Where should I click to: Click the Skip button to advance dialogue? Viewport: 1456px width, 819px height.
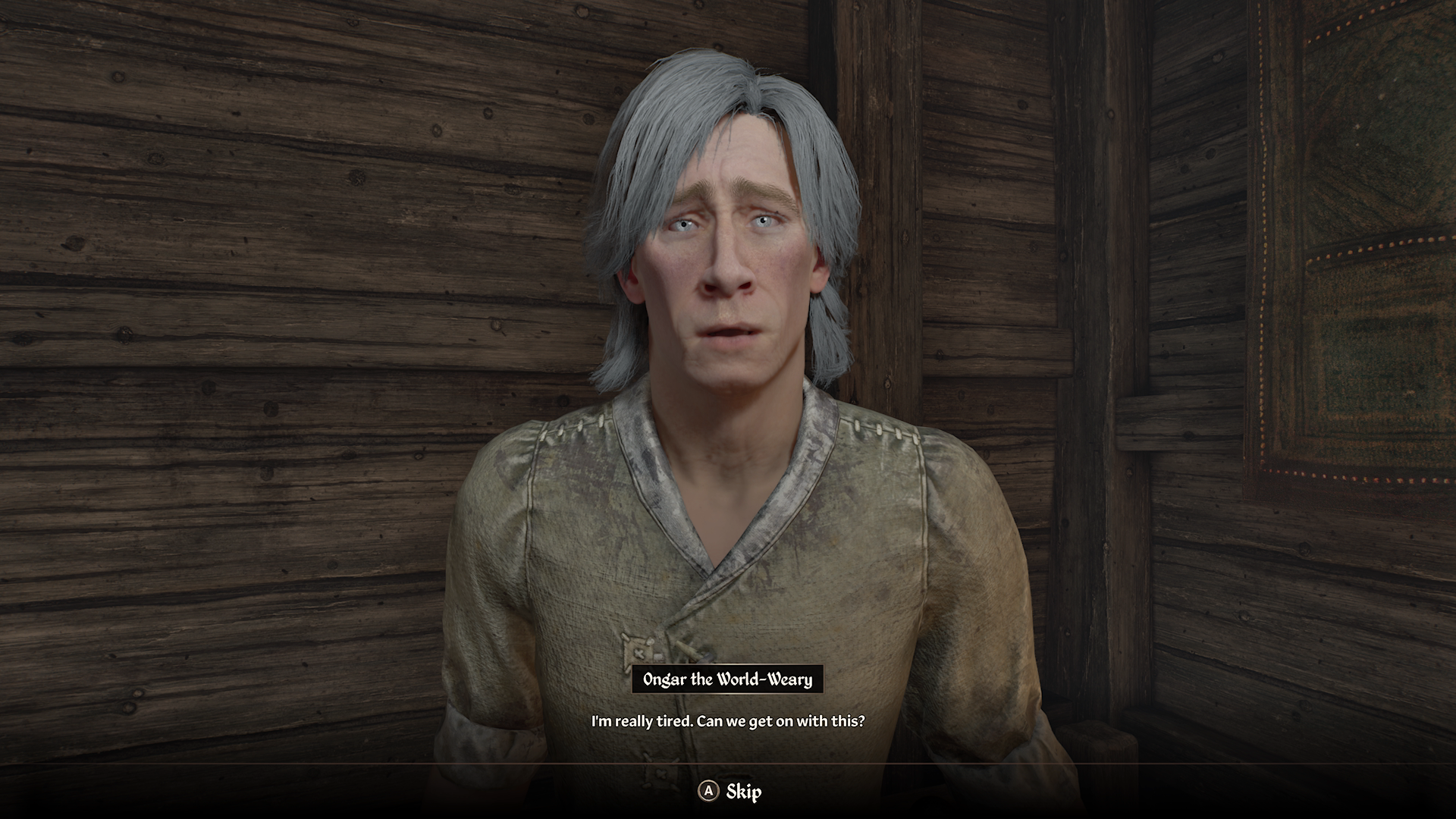(728, 791)
